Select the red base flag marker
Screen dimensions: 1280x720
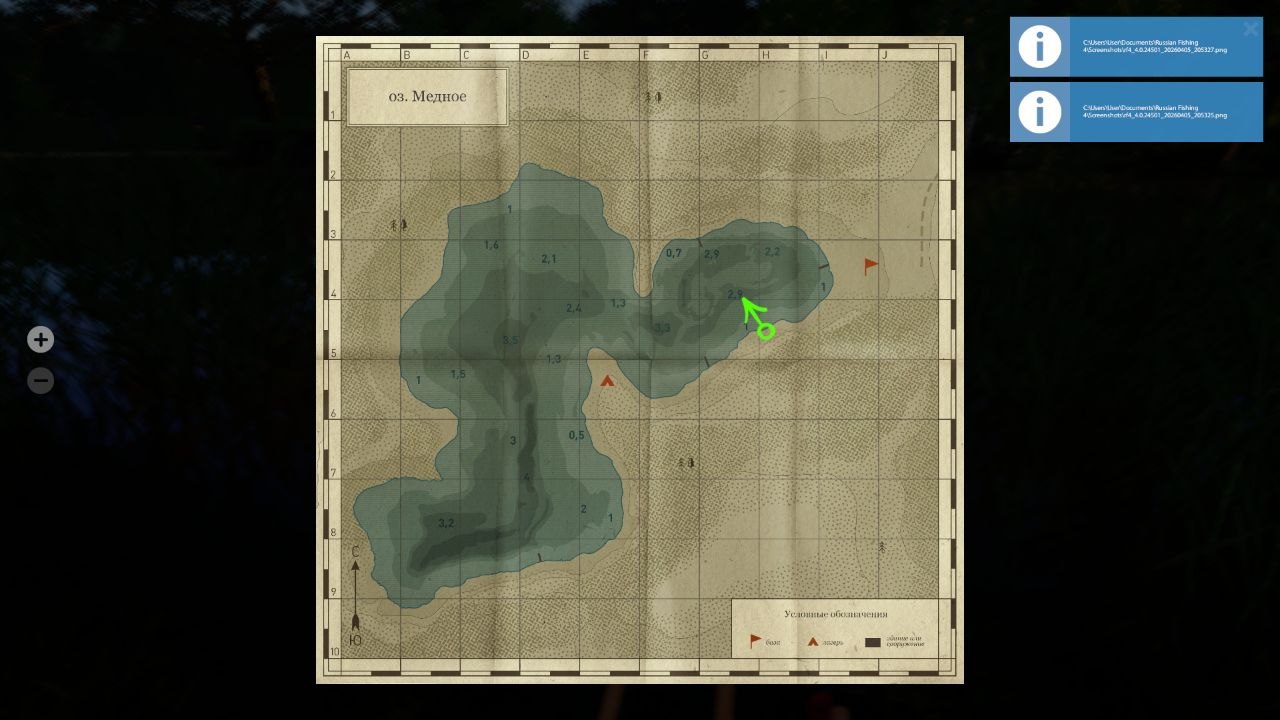(869, 264)
